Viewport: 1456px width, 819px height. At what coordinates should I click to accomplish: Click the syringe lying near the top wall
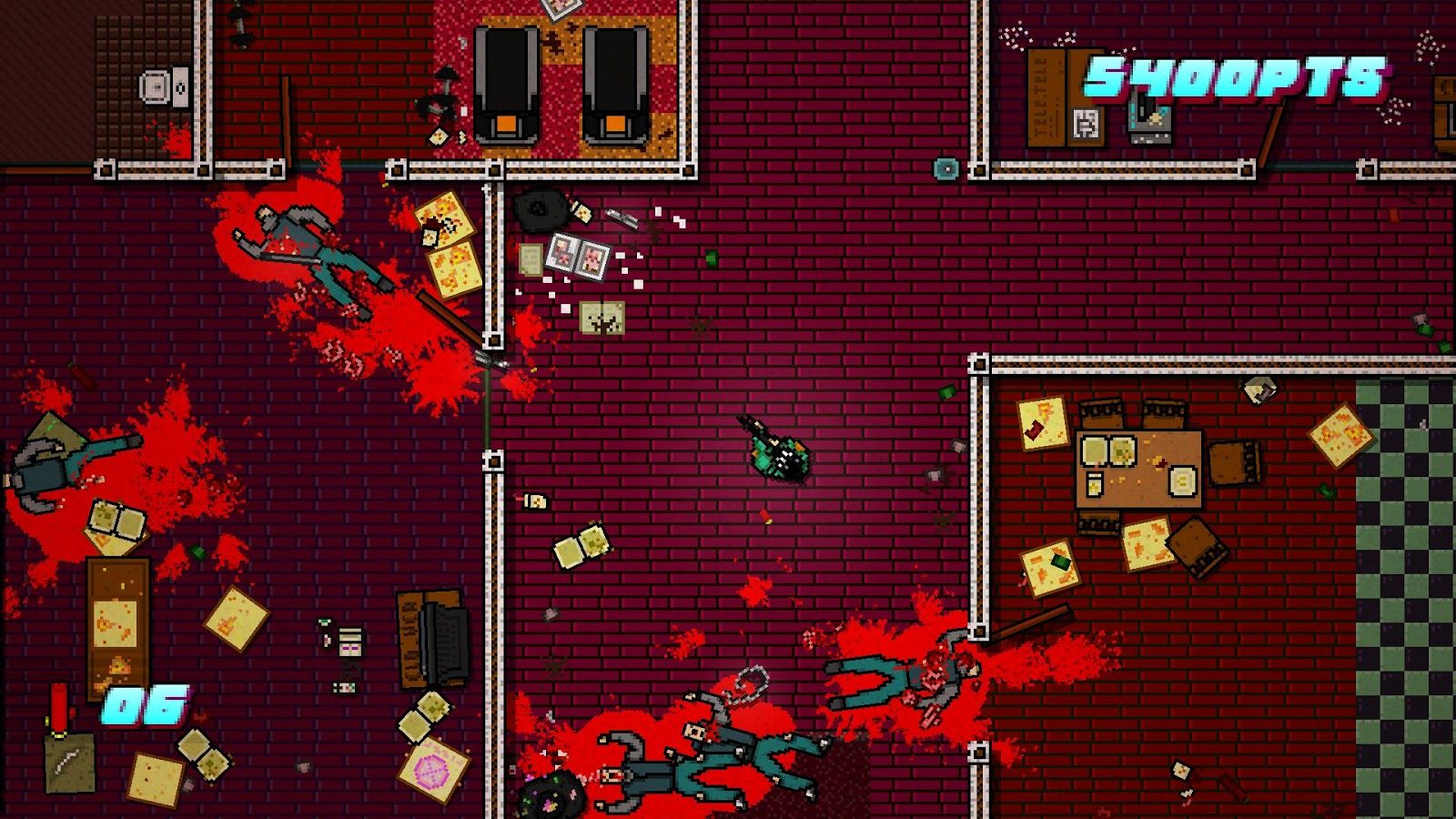click(x=622, y=220)
